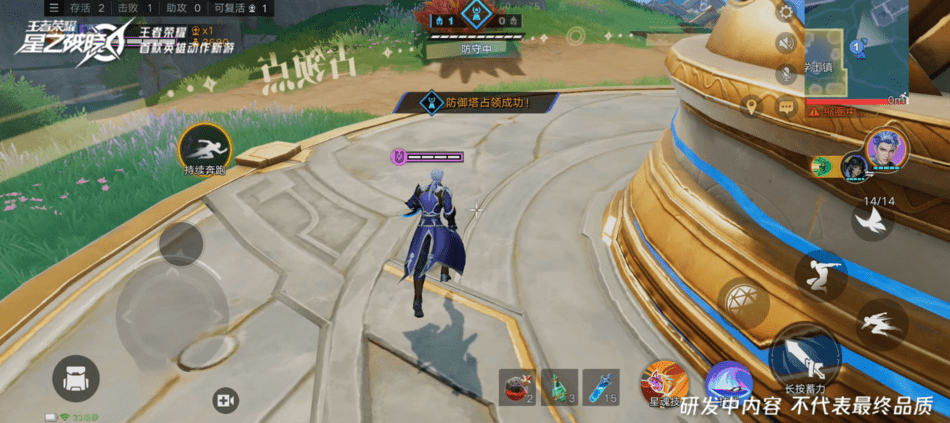Select the dark-haired teammate portrait
This screenshot has height=423, width=950.
[852, 166]
